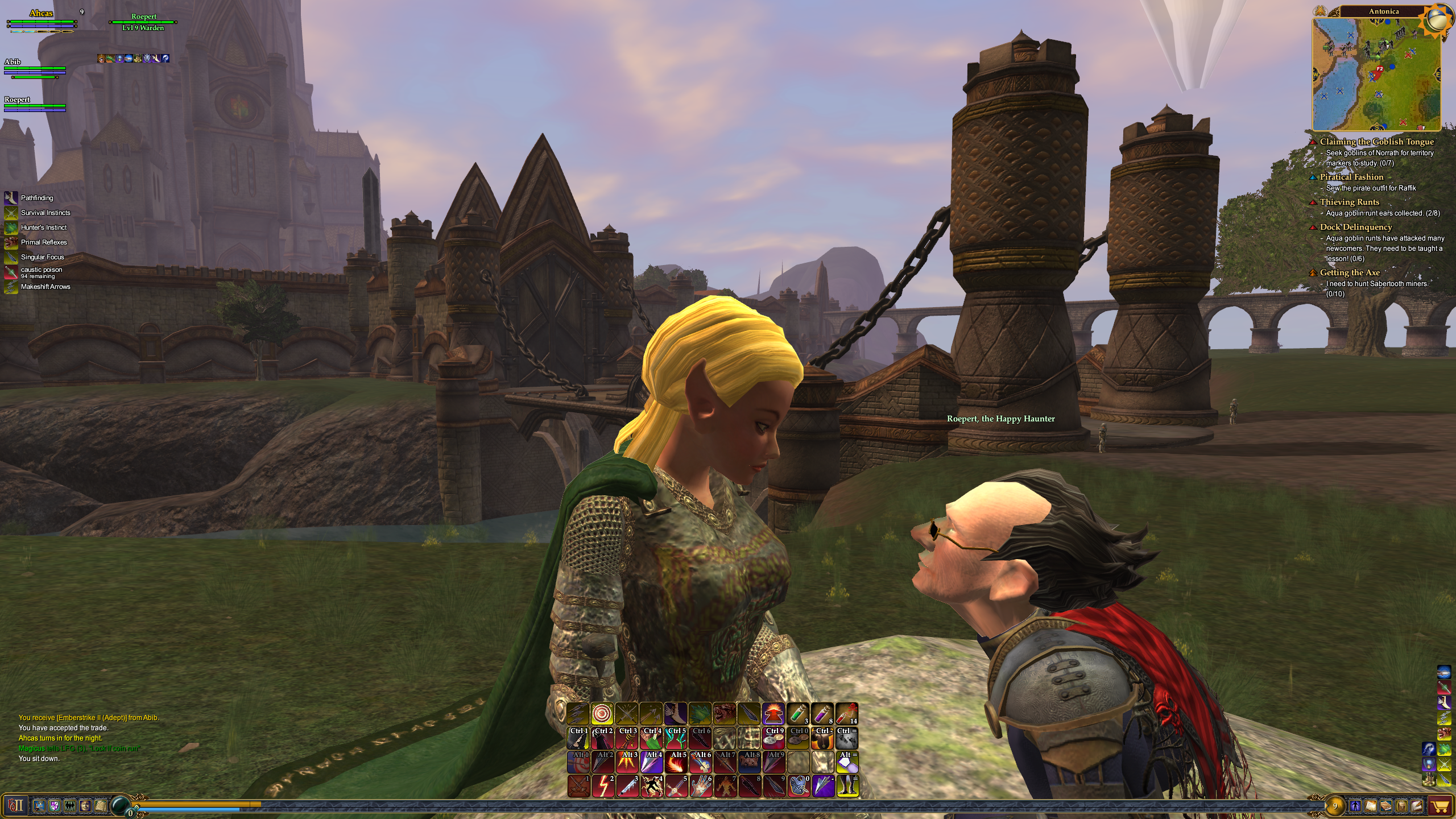Open the group silhouettes icon
The height and width of the screenshot is (819, 1456).
click(70, 805)
